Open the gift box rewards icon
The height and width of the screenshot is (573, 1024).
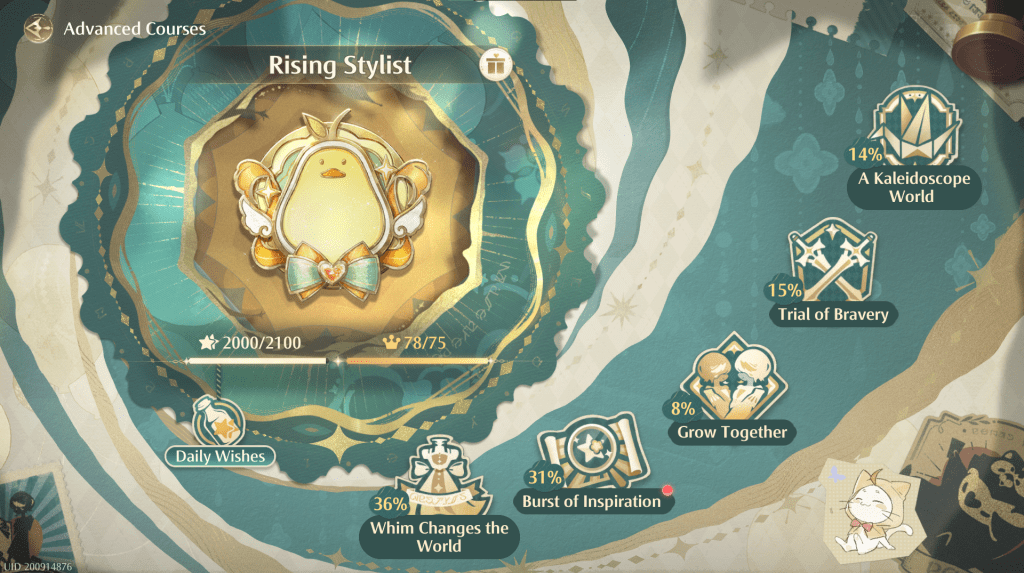pyautogui.click(x=495, y=66)
